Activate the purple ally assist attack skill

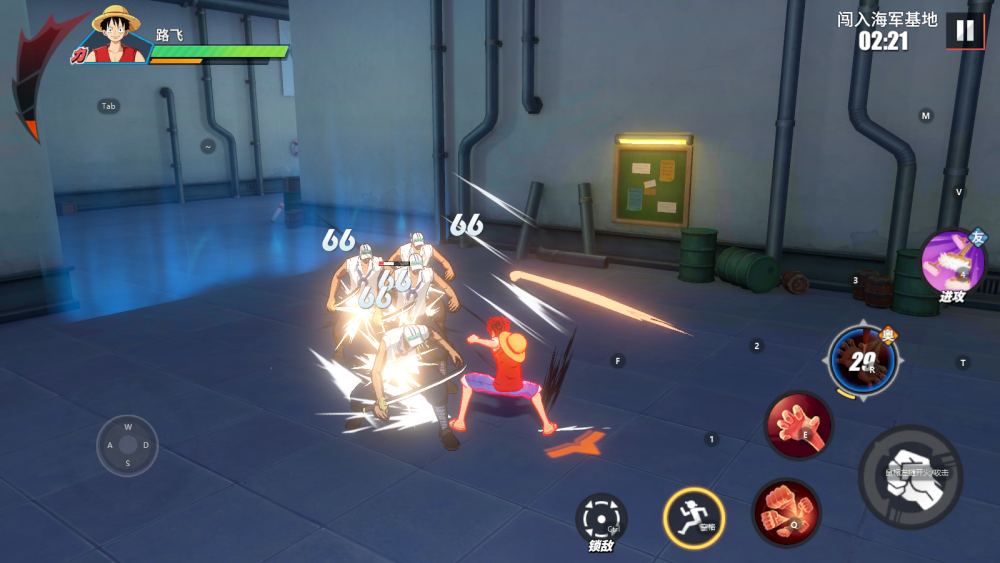coord(952,261)
